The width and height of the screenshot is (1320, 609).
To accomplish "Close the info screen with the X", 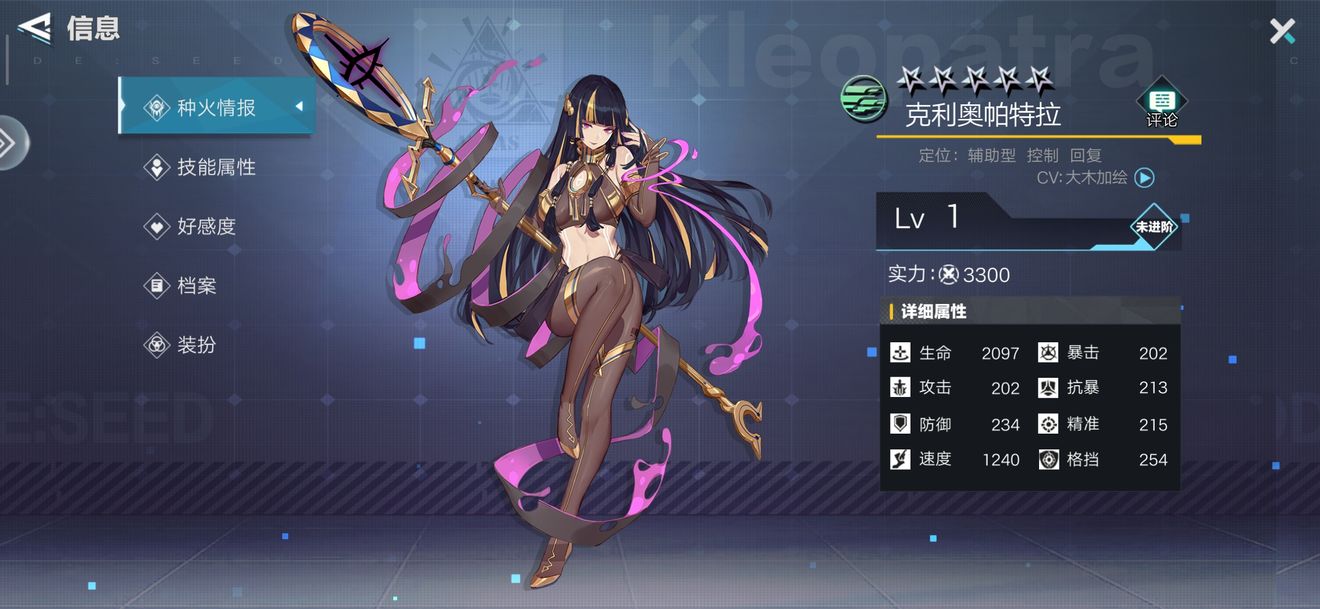I will pyautogui.click(x=1282, y=32).
